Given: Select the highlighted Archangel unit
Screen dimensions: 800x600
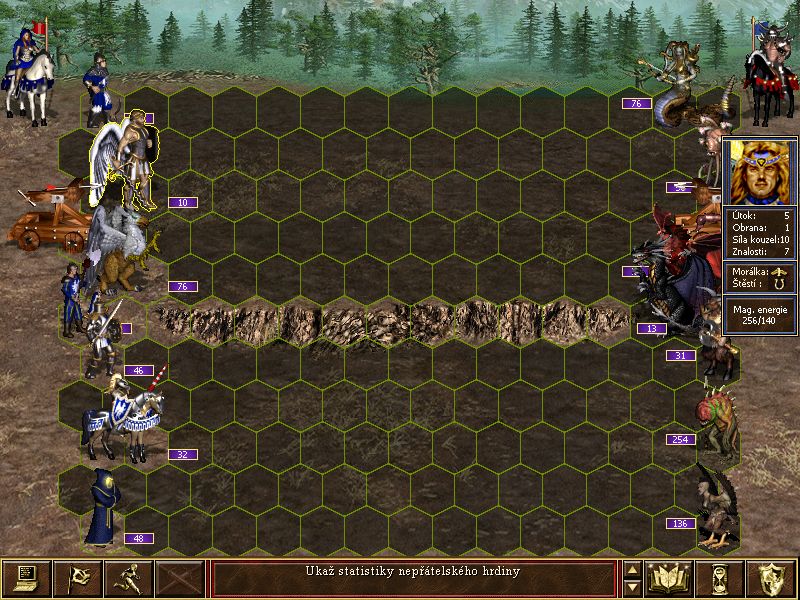Looking at the screenshot, I should pyautogui.click(x=130, y=158).
